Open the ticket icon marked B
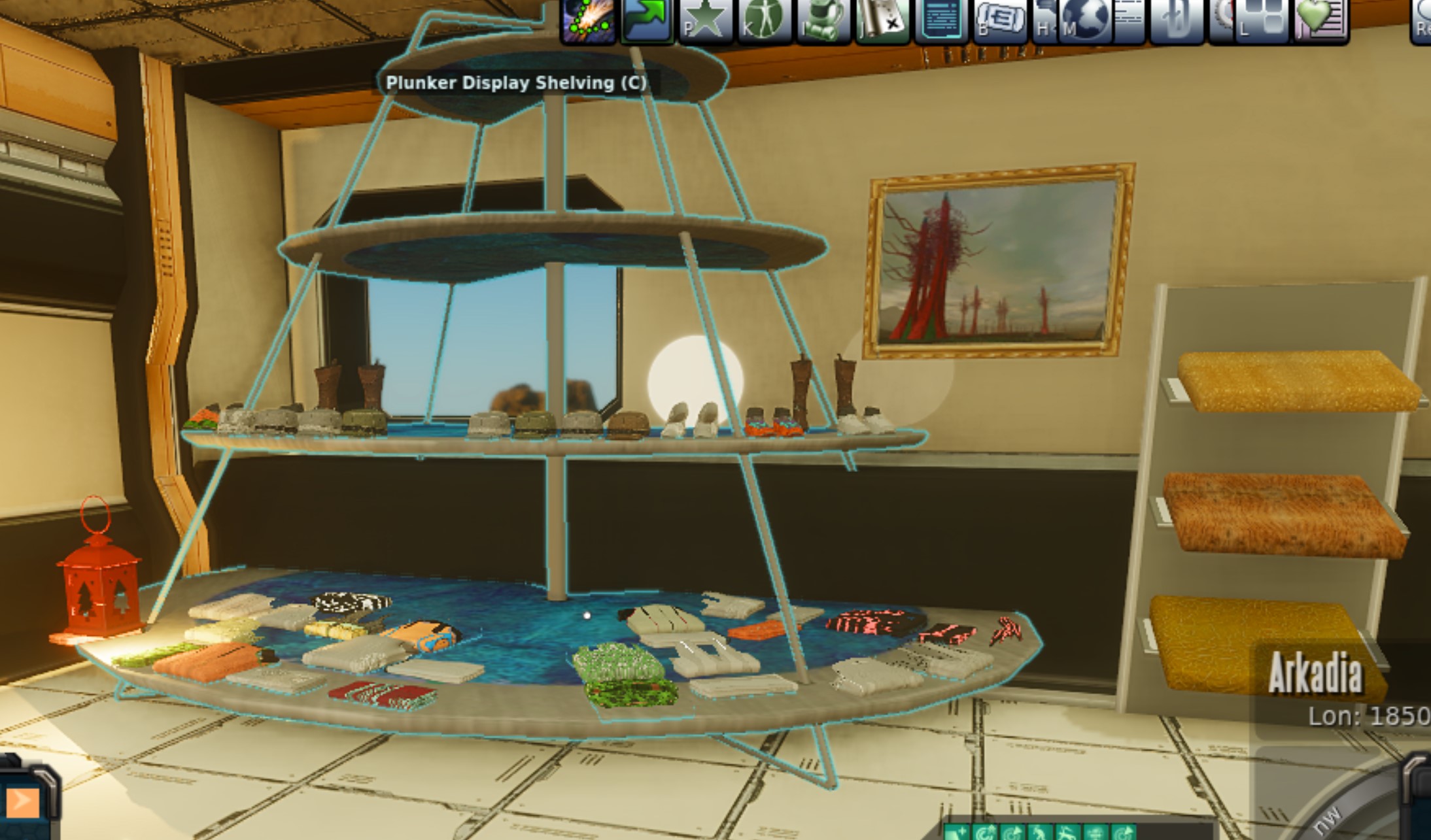 (1001, 20)
